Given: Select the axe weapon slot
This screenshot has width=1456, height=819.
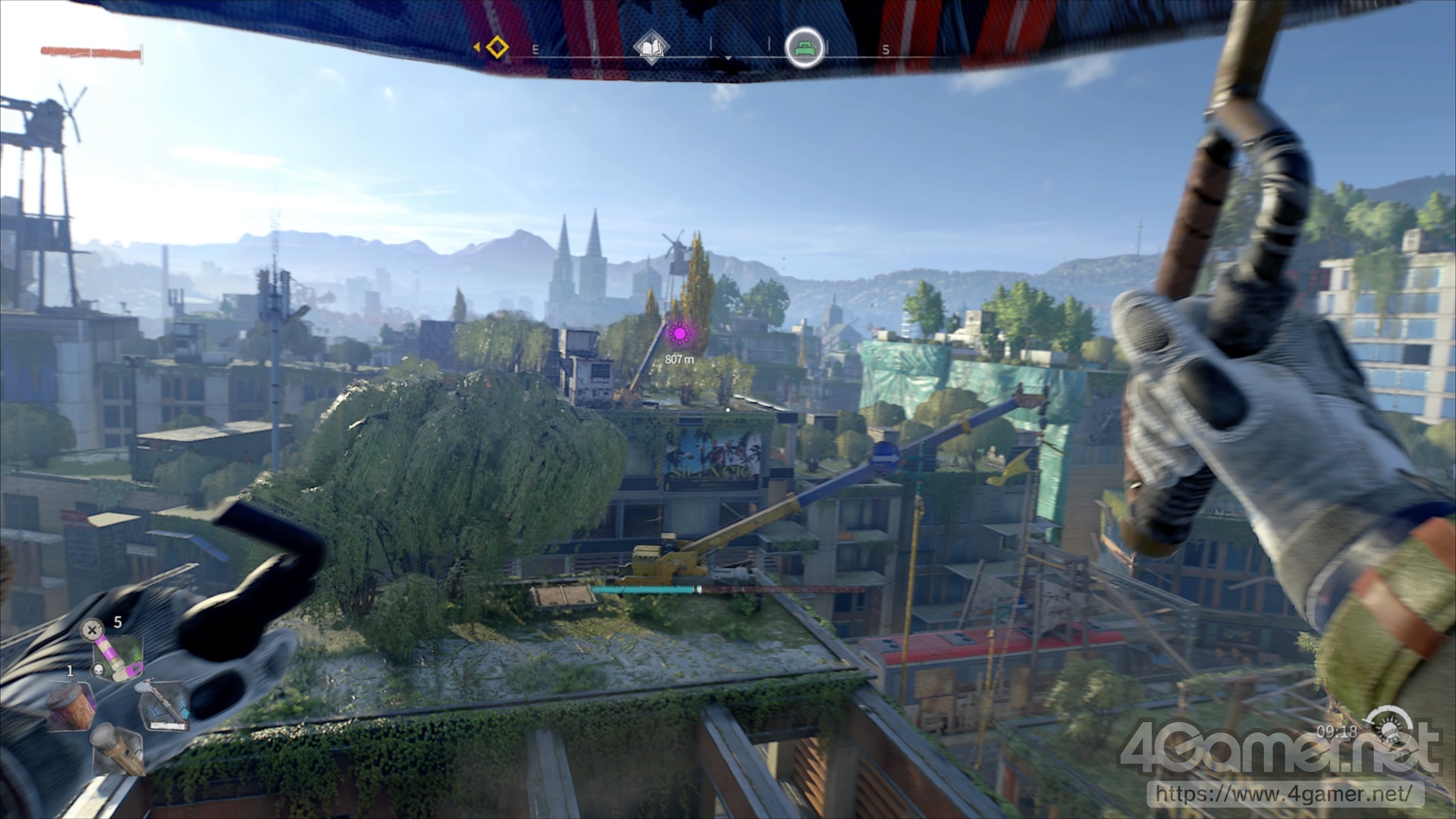Looking at the screenshot, I should click(163, 705).
